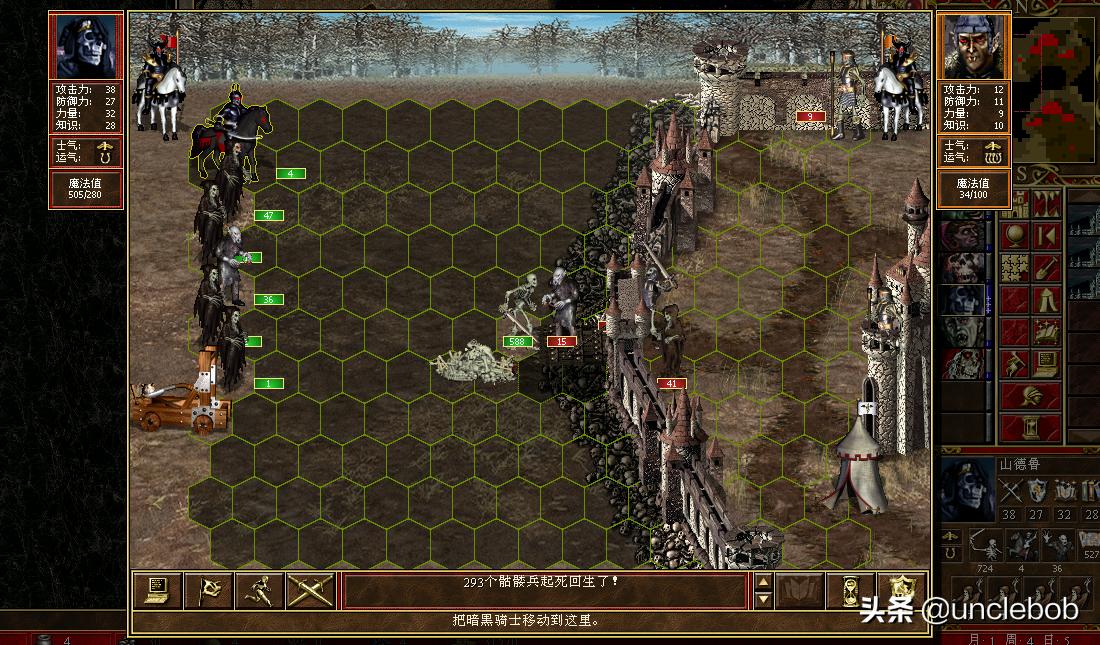1100x645 pixels.
Task: Click the combat log down arrow
Action: (763, 599)
